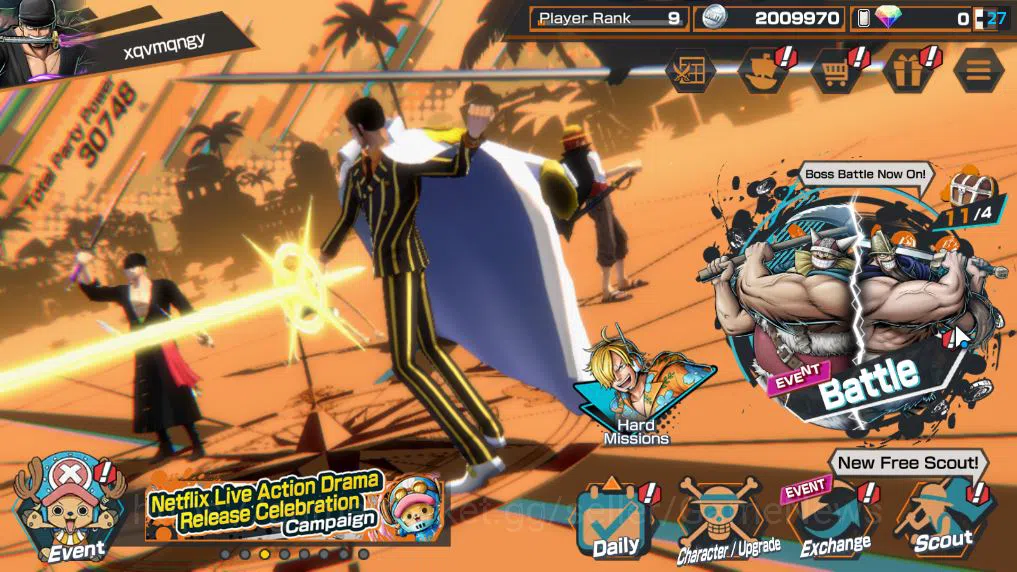Viewport: 1017px width, 572px height.
Task: Open the crossed swords grid icon
Action: click(690, 71)
